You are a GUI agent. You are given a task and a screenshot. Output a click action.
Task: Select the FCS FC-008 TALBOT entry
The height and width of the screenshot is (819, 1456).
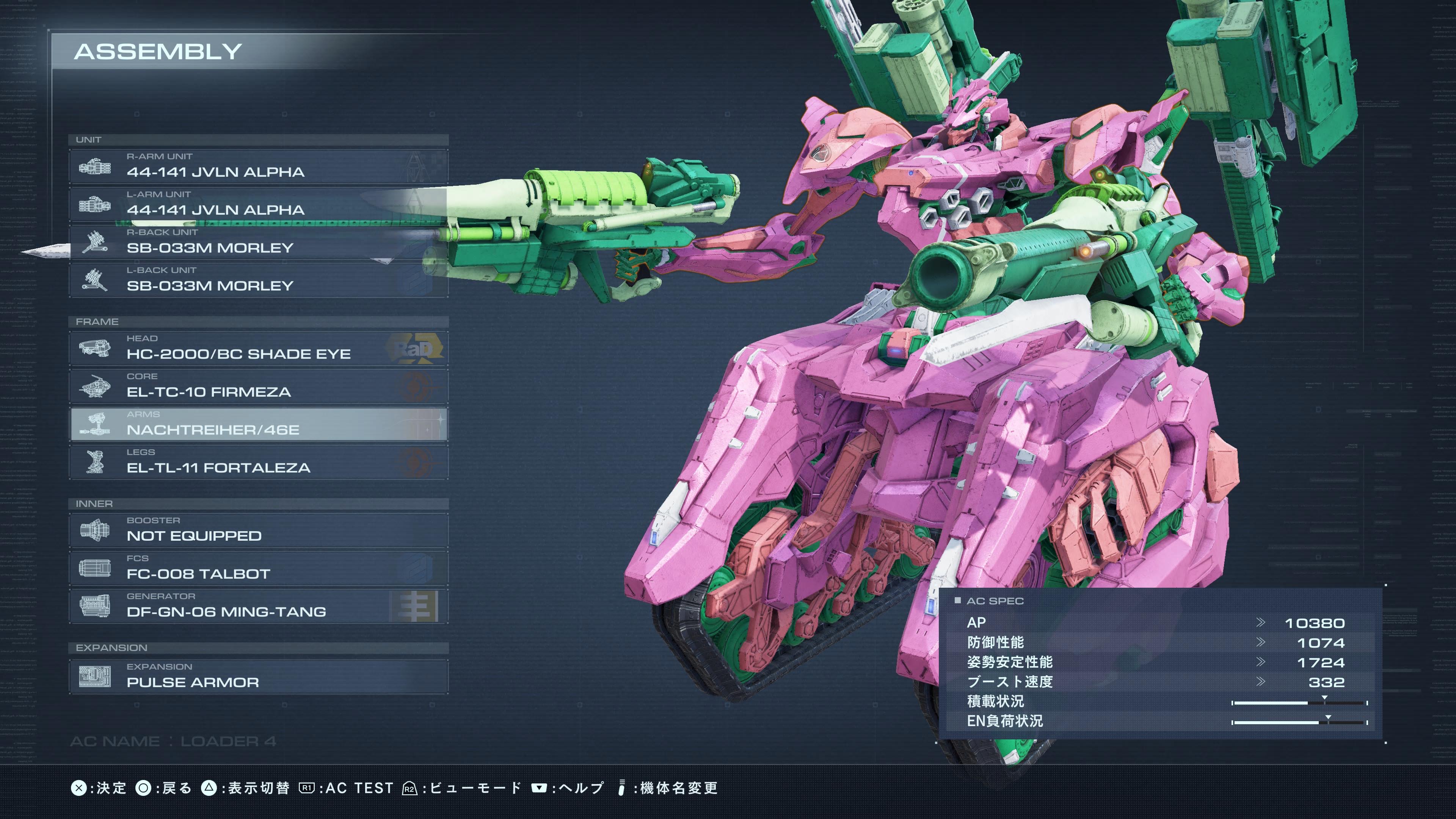point(258,568)
